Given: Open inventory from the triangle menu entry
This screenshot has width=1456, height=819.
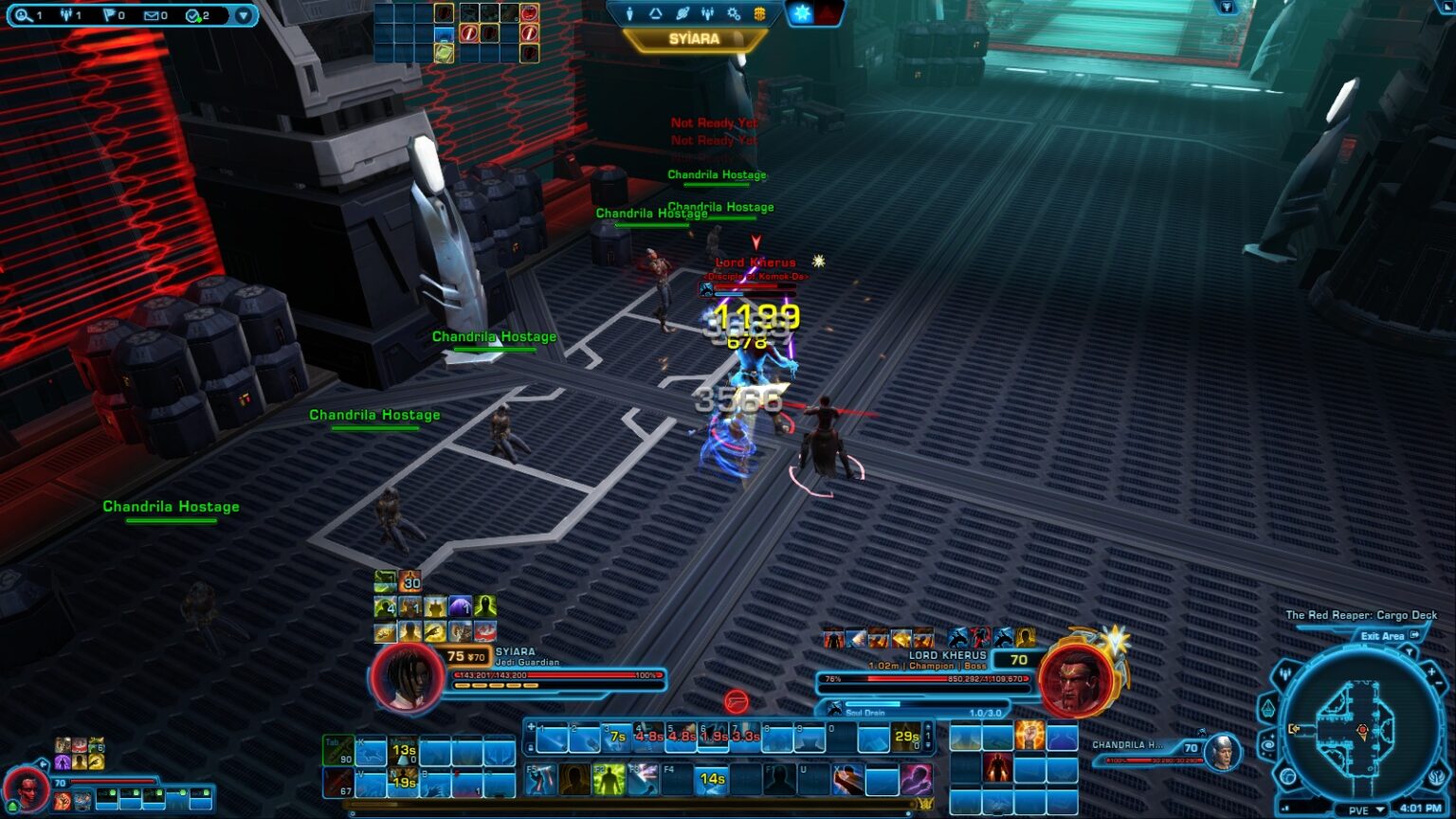Looking at the screenshot, I should pos(656,13).
